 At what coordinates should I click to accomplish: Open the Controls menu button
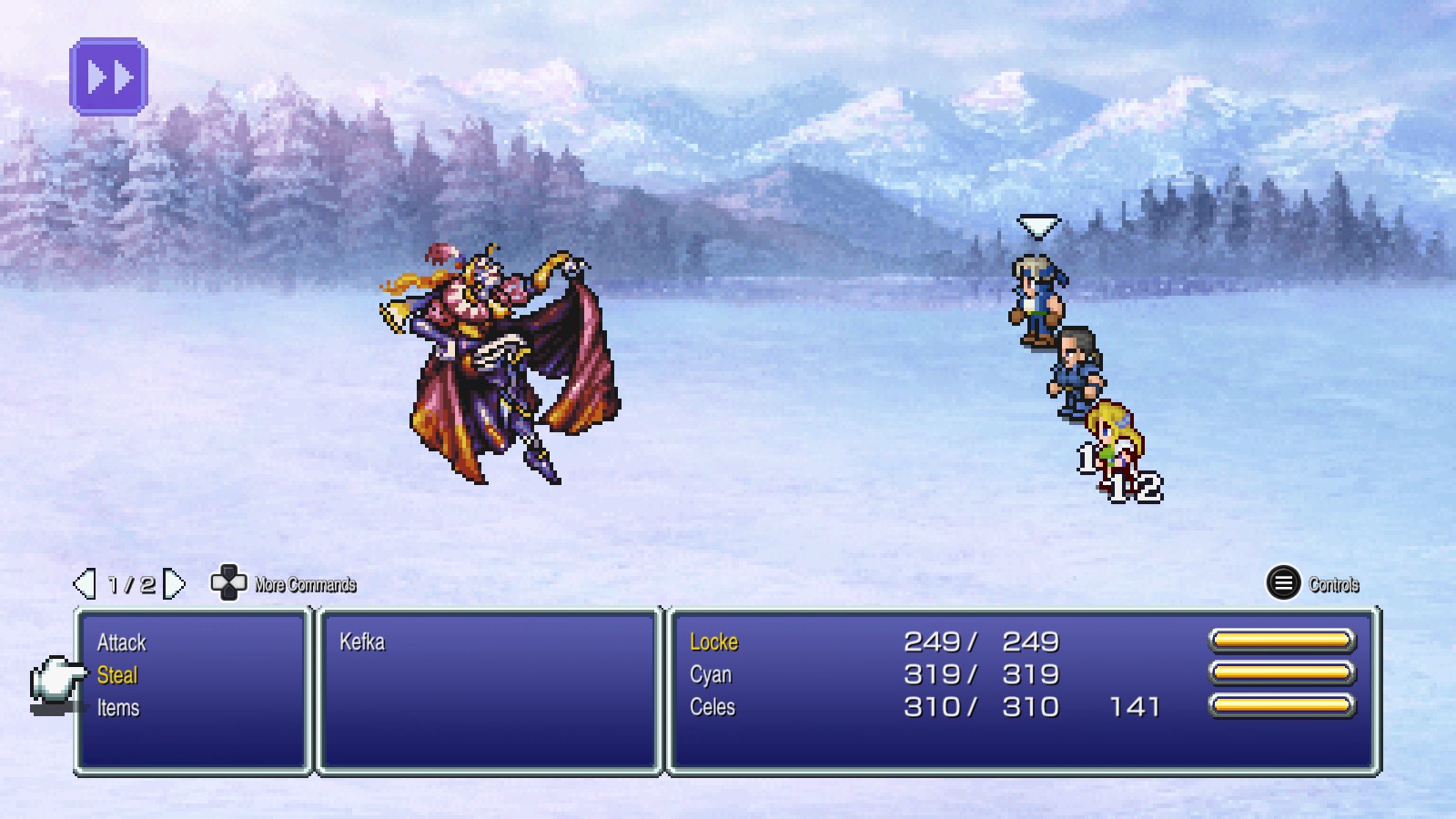[1283, 583]
